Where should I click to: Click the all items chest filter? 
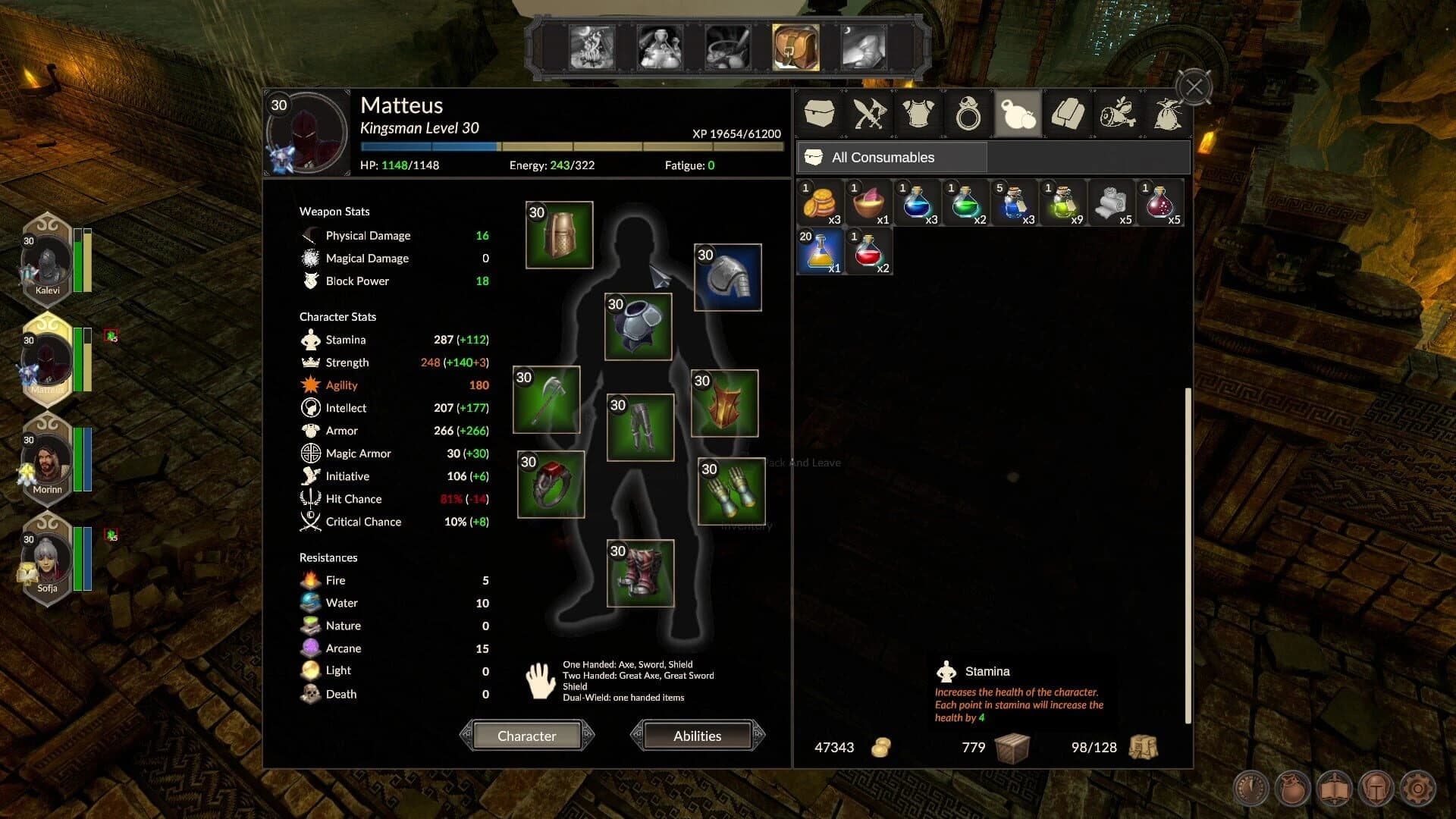[820, 114]
